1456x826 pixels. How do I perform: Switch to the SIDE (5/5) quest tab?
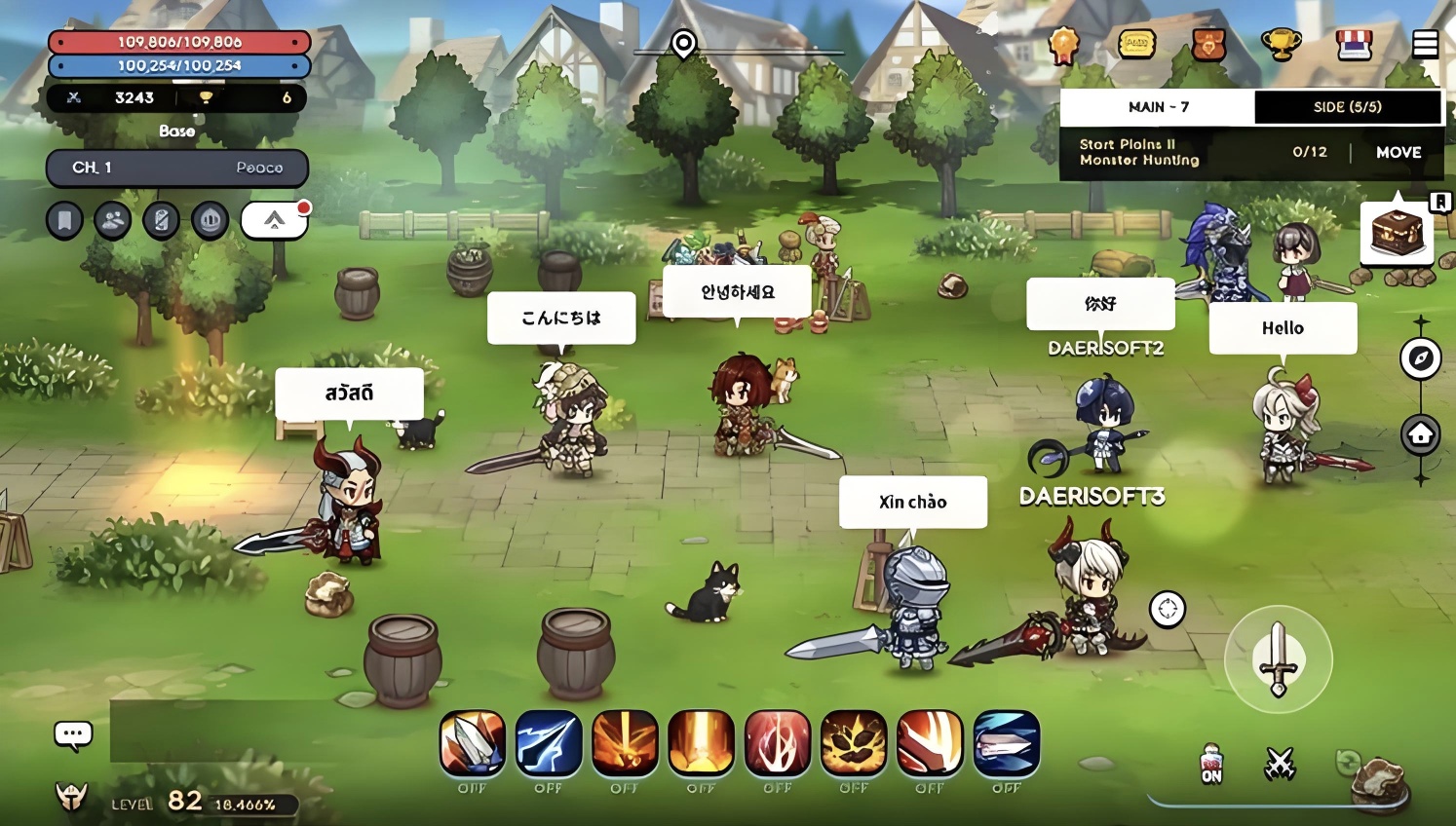tap(1347, 107)
